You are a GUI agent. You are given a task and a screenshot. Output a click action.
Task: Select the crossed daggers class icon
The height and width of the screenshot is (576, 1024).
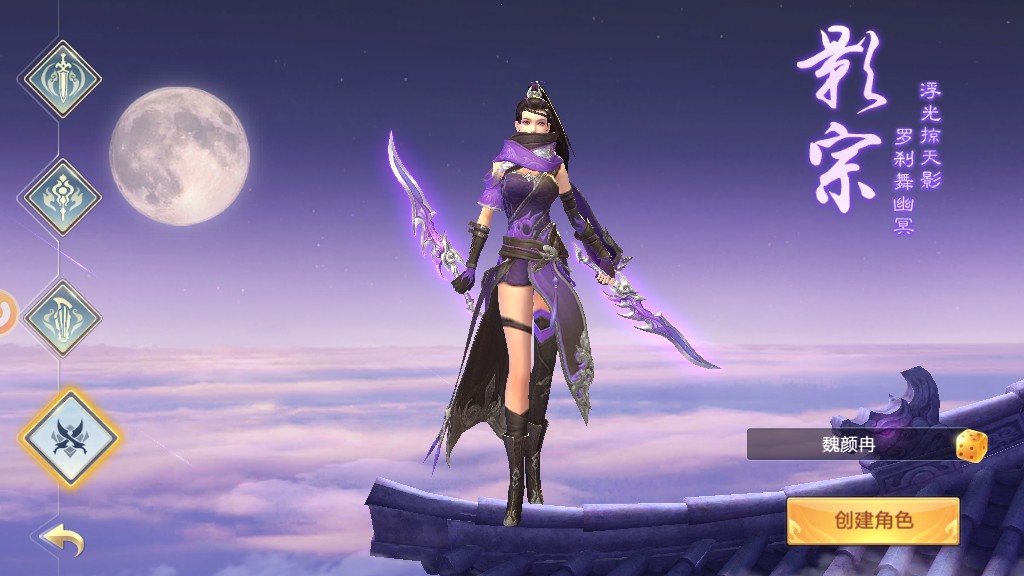(69, 438)
